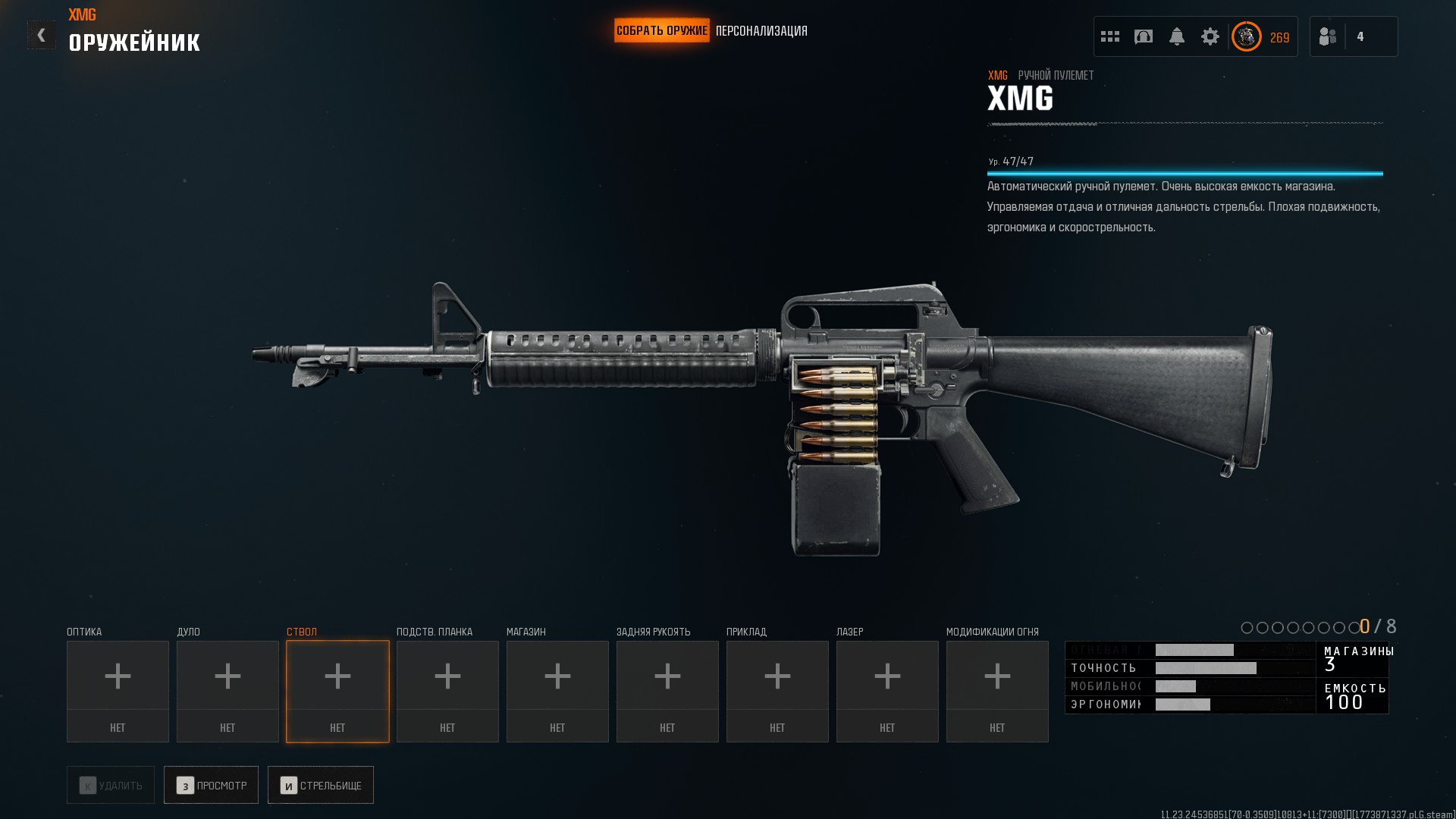Open the grid menu icon
The image size is (1456, 819).
(x=1109, y=36)
